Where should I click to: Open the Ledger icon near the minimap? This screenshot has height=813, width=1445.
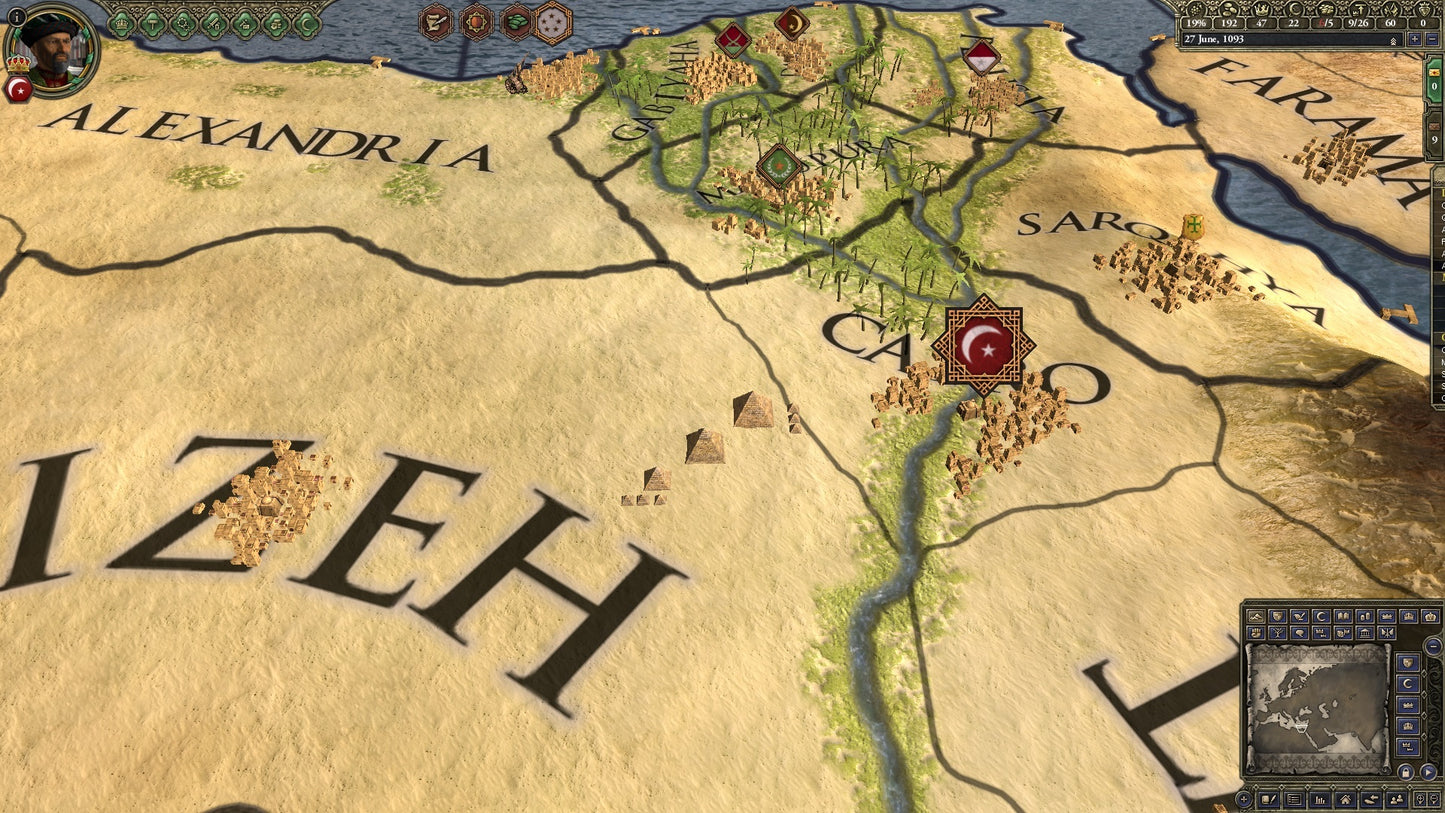[x=1294, y=800]
